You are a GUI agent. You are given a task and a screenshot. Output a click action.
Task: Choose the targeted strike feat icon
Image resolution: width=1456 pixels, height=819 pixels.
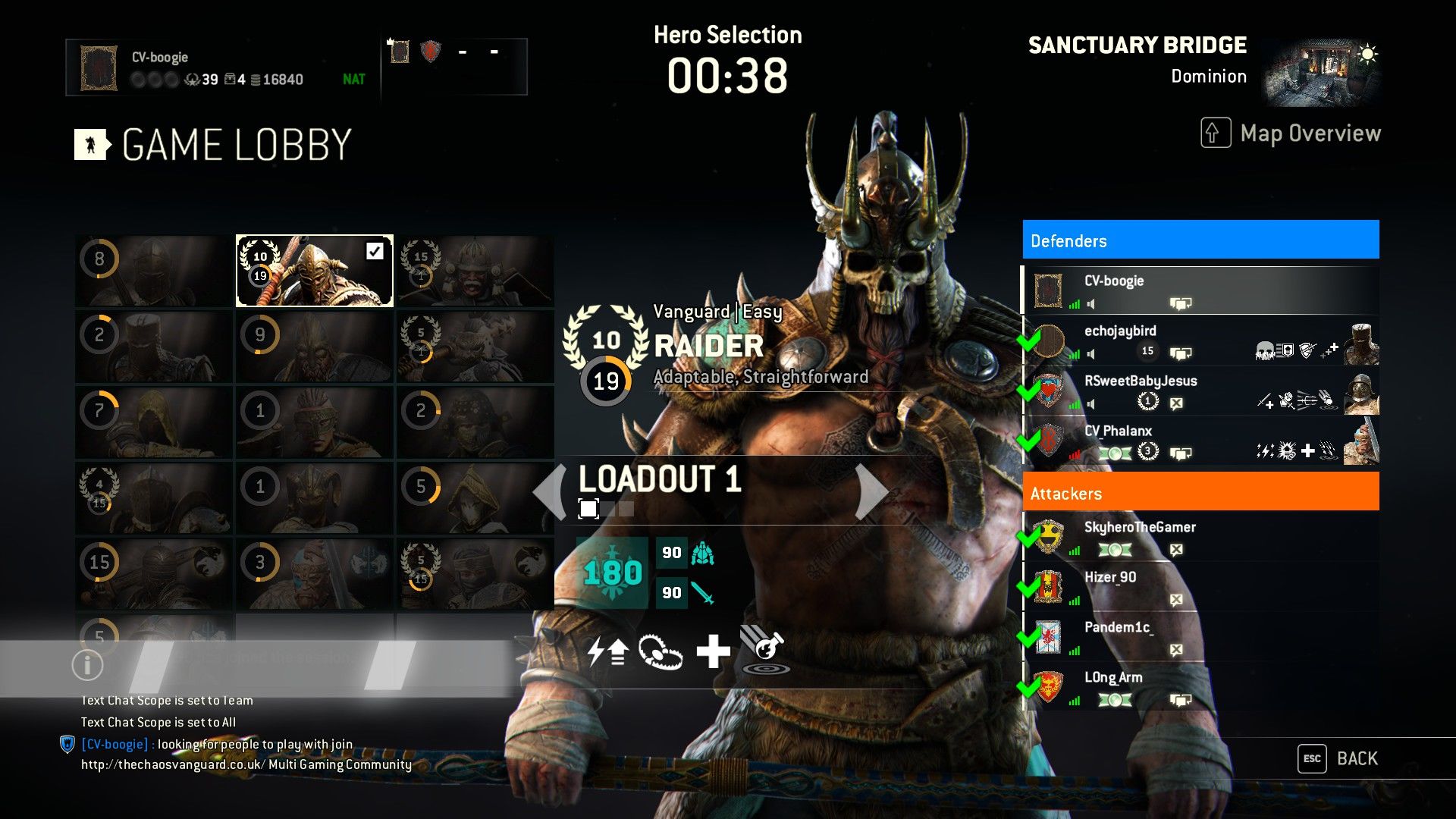(x=766, y=651)
